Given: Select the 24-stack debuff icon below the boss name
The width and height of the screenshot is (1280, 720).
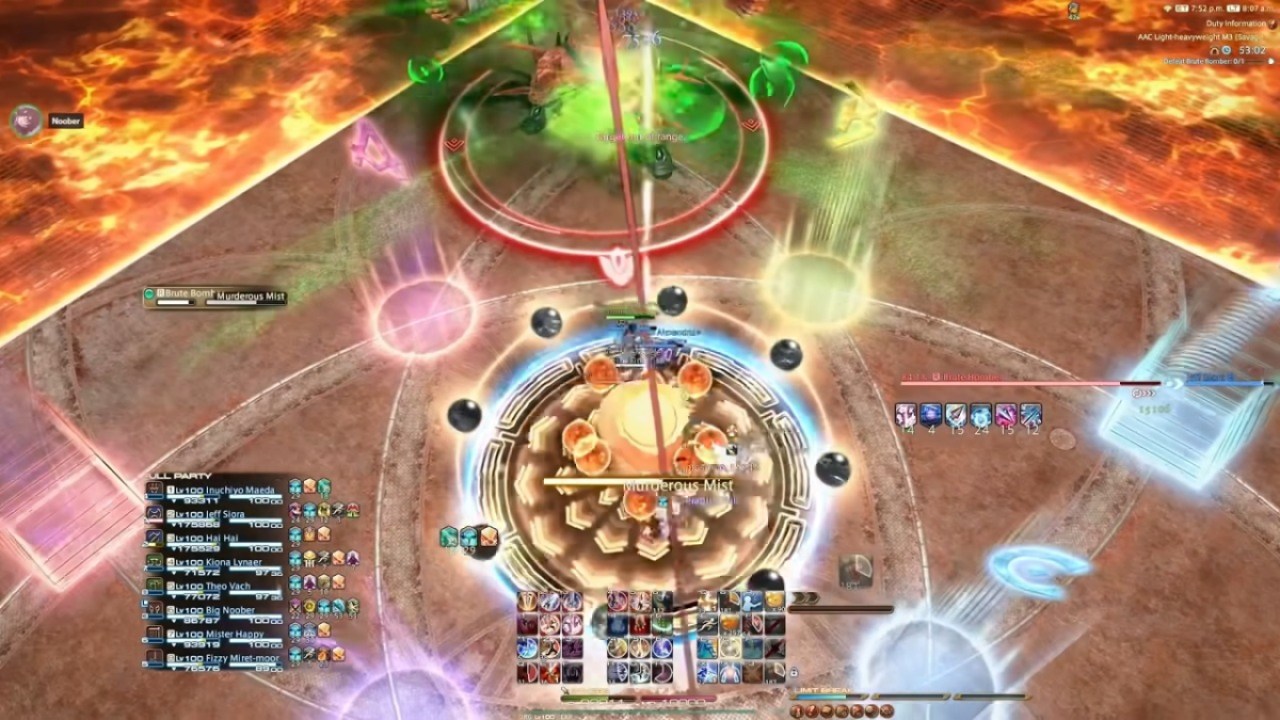Looking at the screenshot, I should click(x=981, y=414).
